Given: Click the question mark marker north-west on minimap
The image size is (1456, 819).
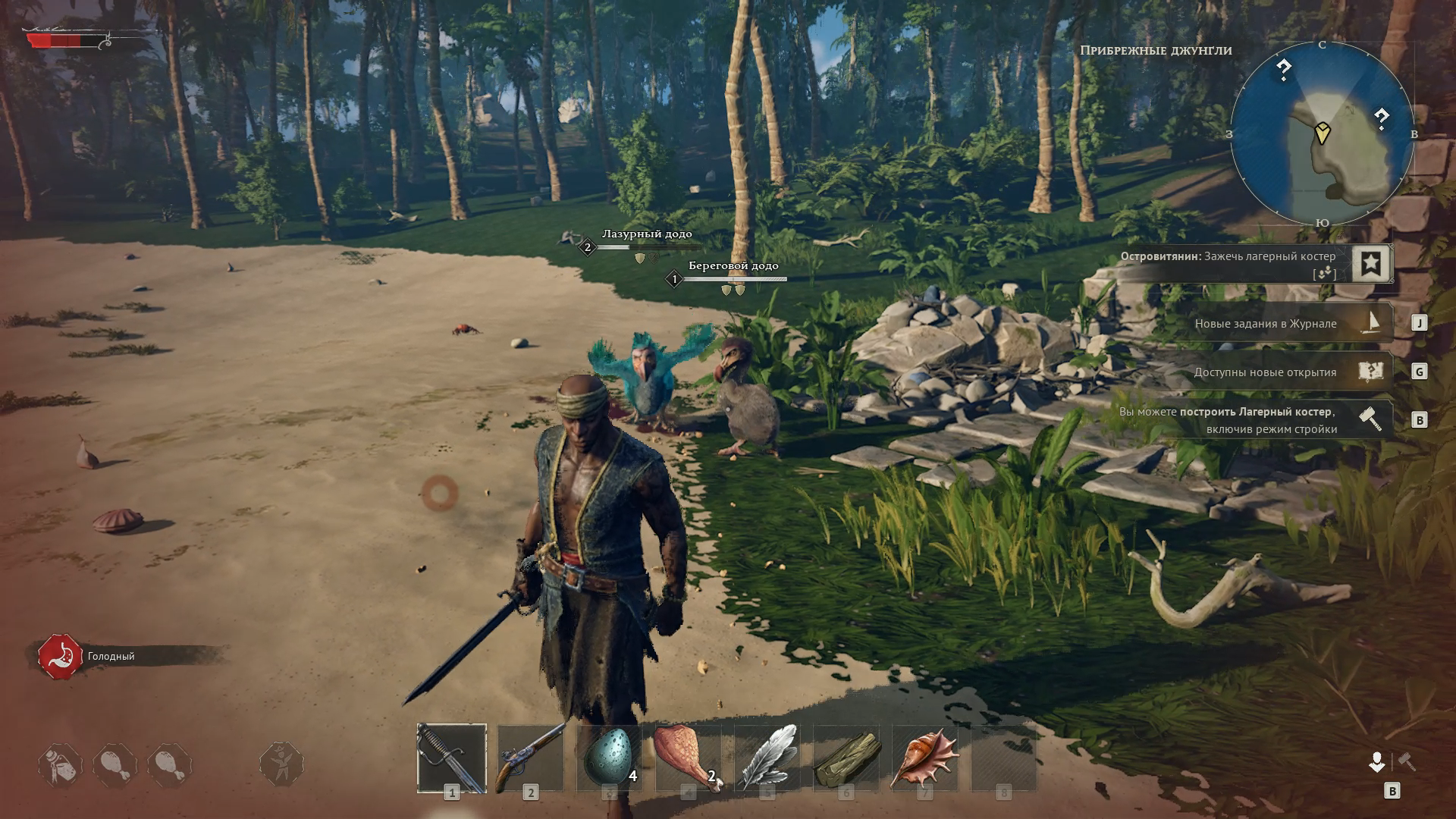Looking at the screenshot, I should click(1283, 70).
